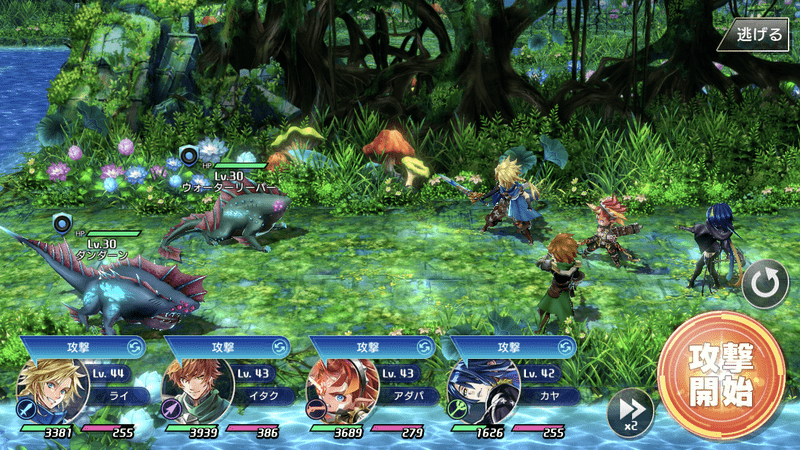
Task: Switch カヤ's 攻撃 command banner
Action: click(512, 345)
